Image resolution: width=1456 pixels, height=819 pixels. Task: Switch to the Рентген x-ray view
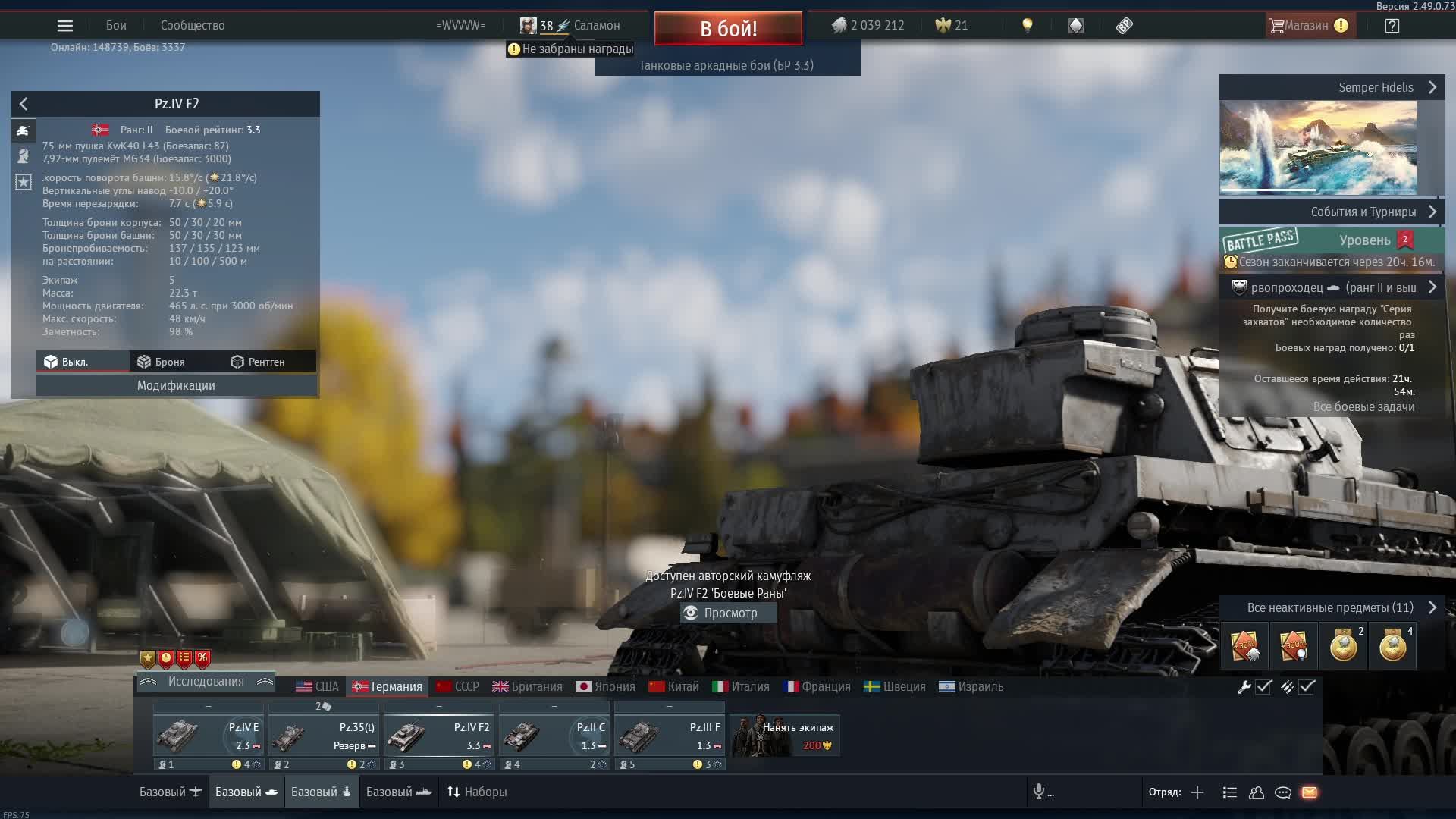tap(258, 362)
